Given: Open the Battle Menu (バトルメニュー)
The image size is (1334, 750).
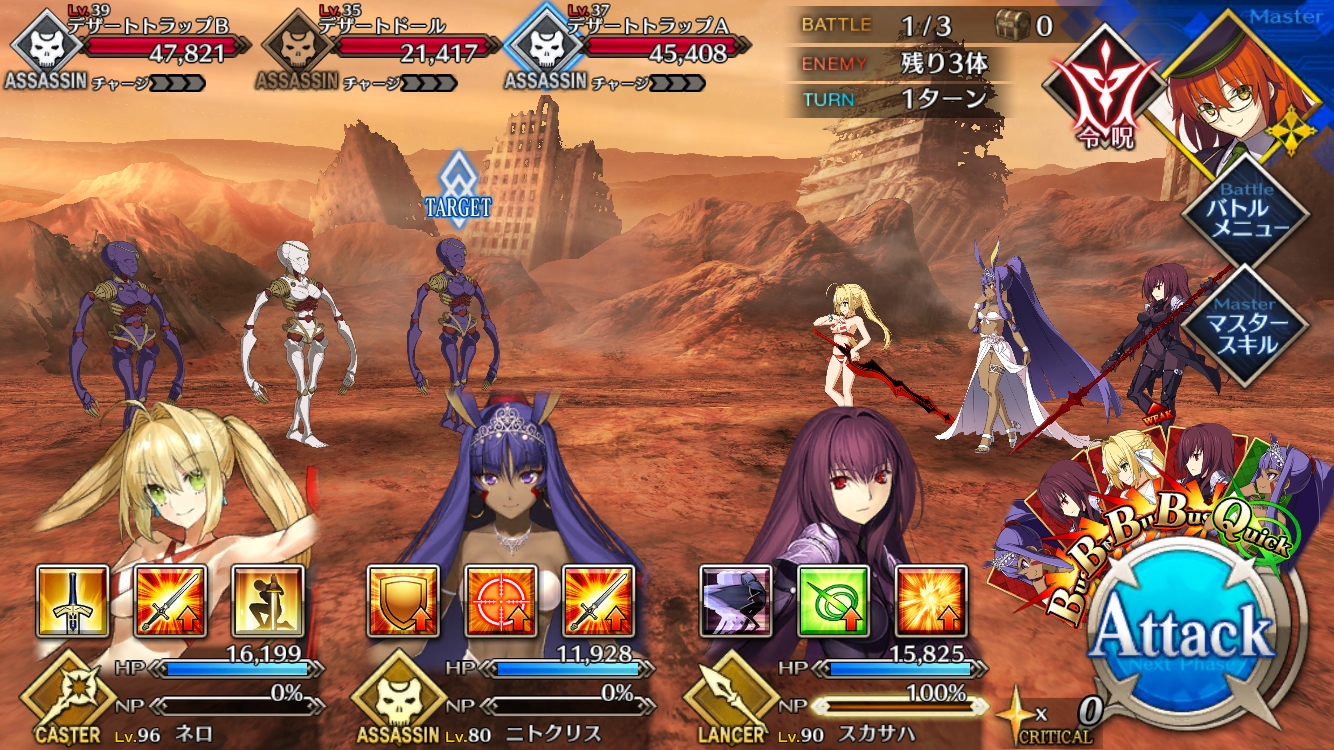Looking at the screenshot, I should (1244, 211).
